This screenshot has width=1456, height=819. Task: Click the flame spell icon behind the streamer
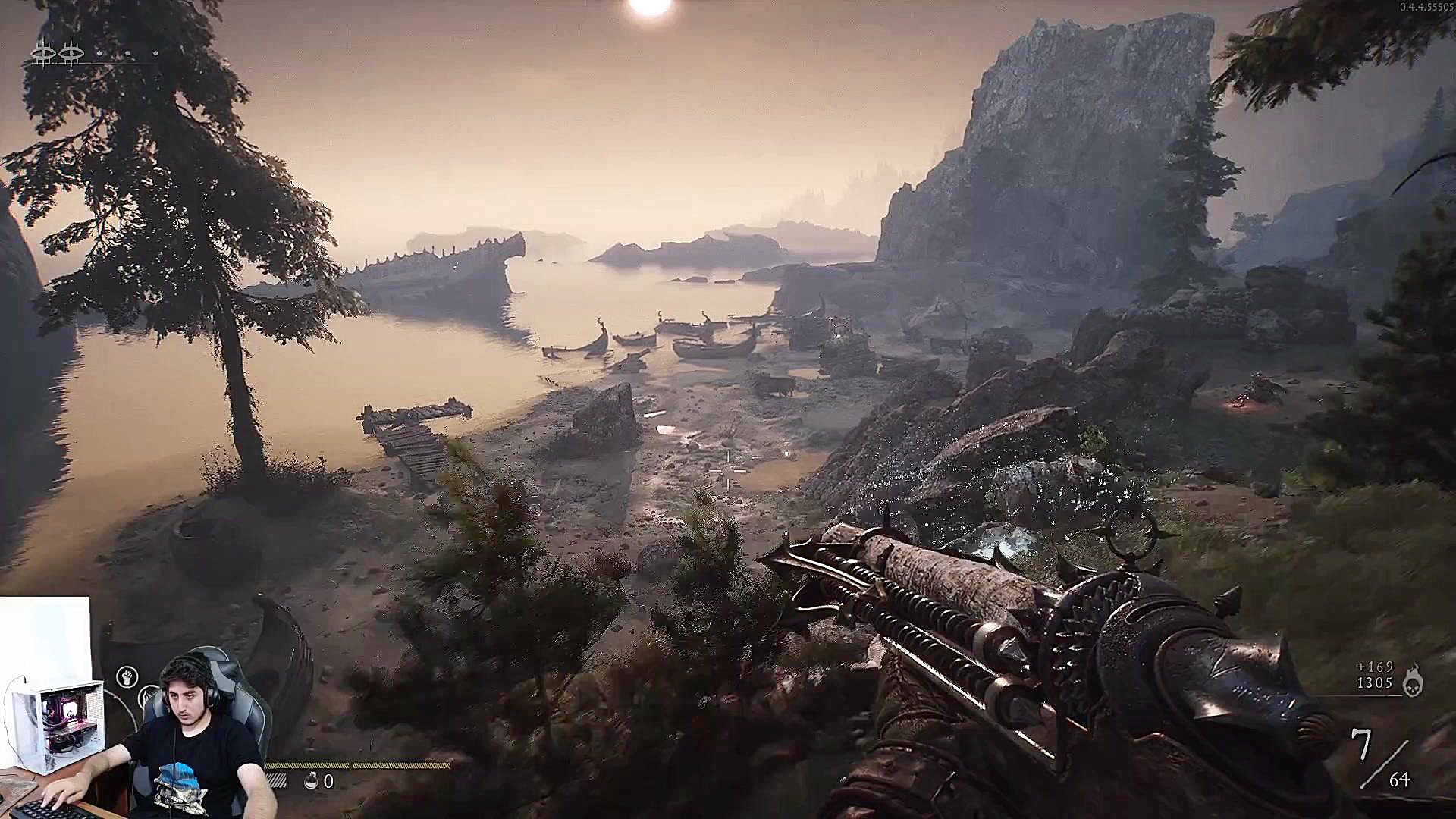click(x=149, y=695)
